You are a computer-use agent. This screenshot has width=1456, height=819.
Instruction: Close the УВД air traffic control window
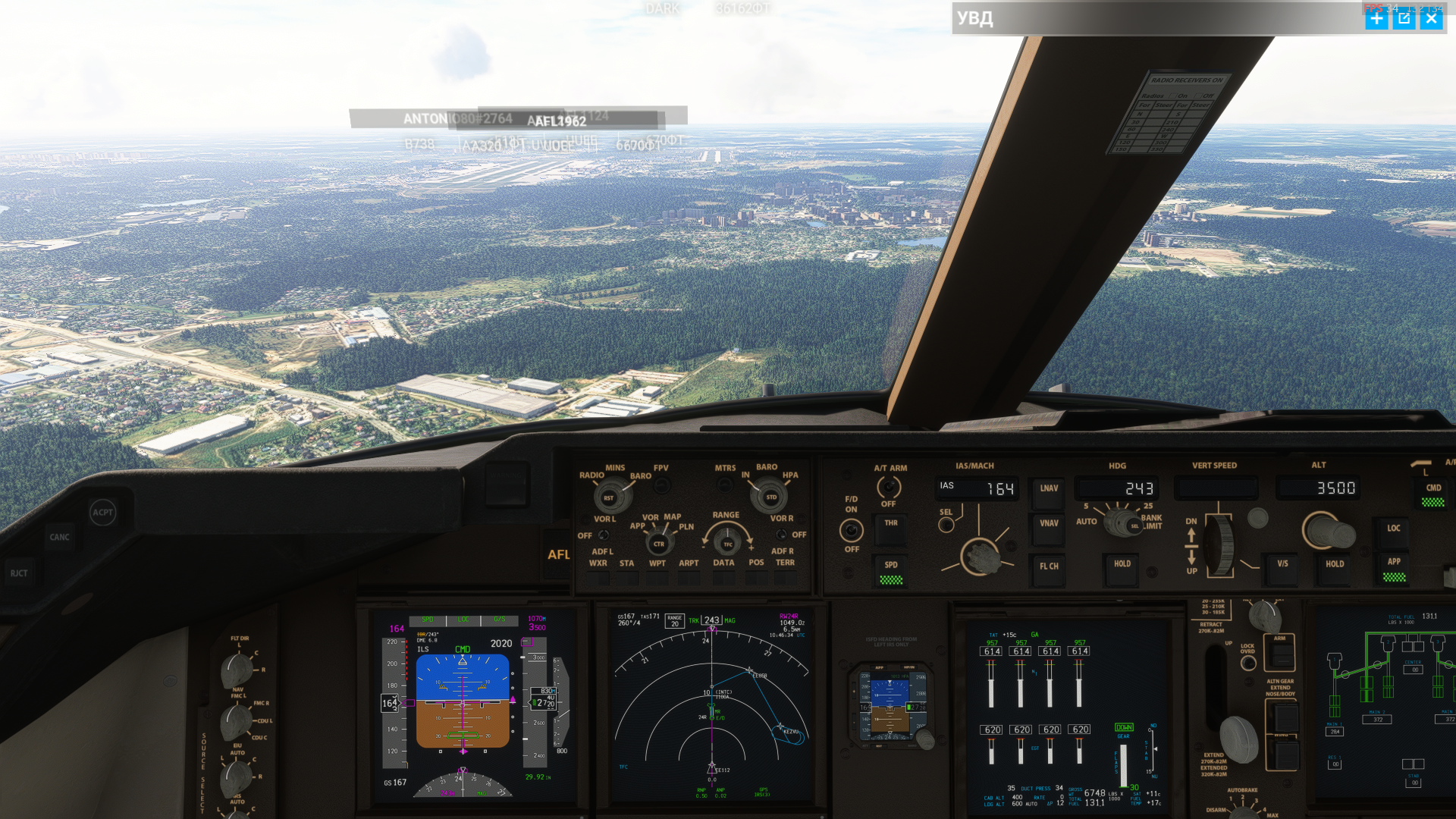[1431, 19]
